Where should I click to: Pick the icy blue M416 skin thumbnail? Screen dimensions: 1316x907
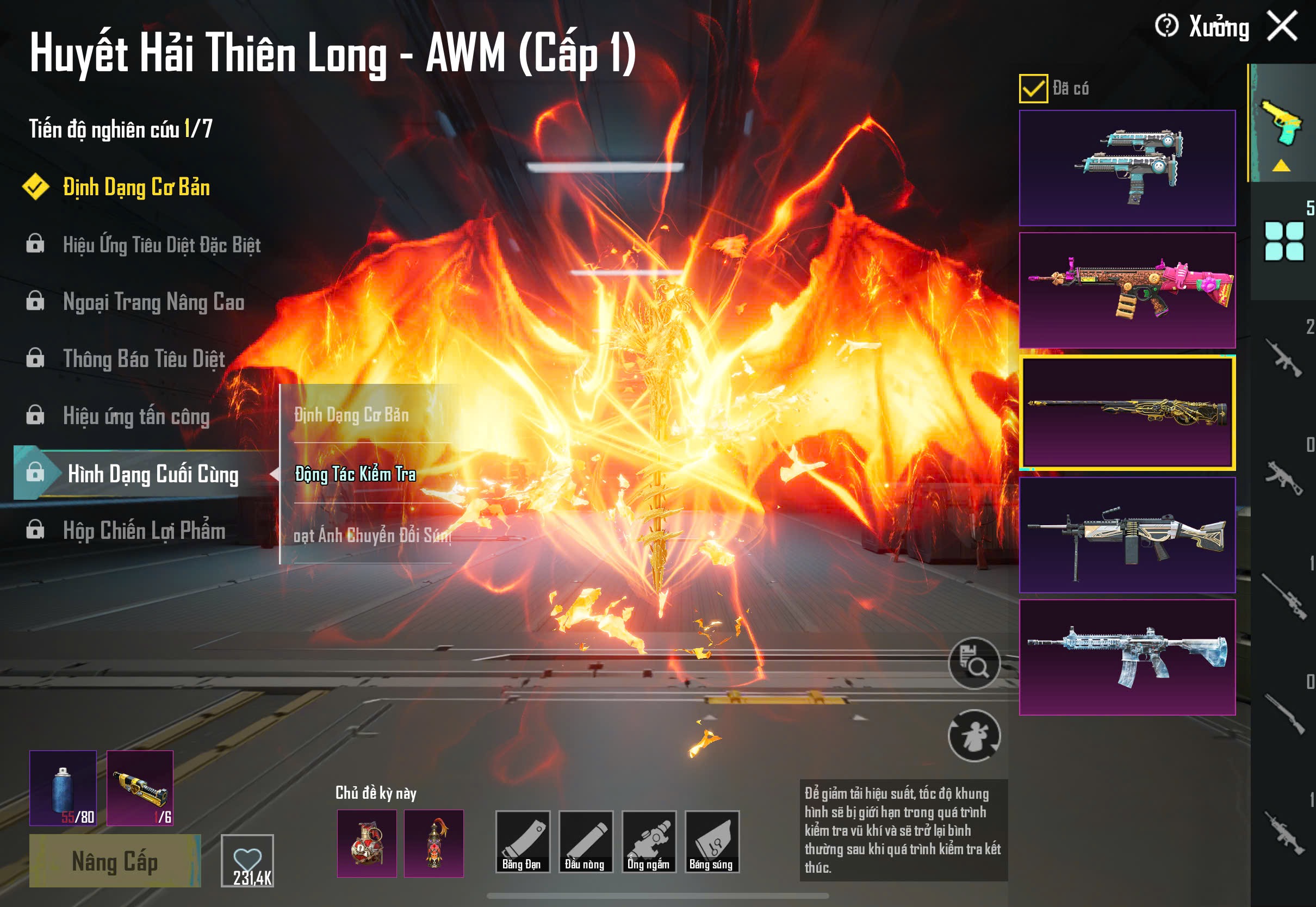point(1127,657)
